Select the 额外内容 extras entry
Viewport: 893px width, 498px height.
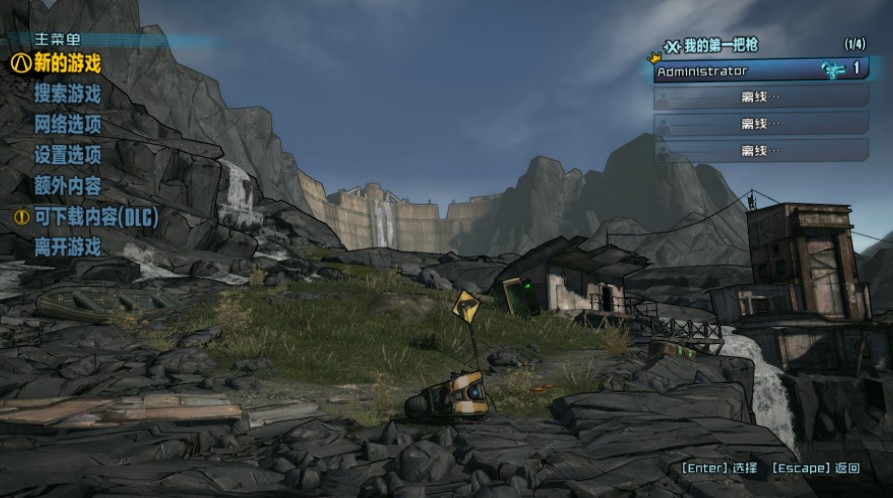point(67,186)
